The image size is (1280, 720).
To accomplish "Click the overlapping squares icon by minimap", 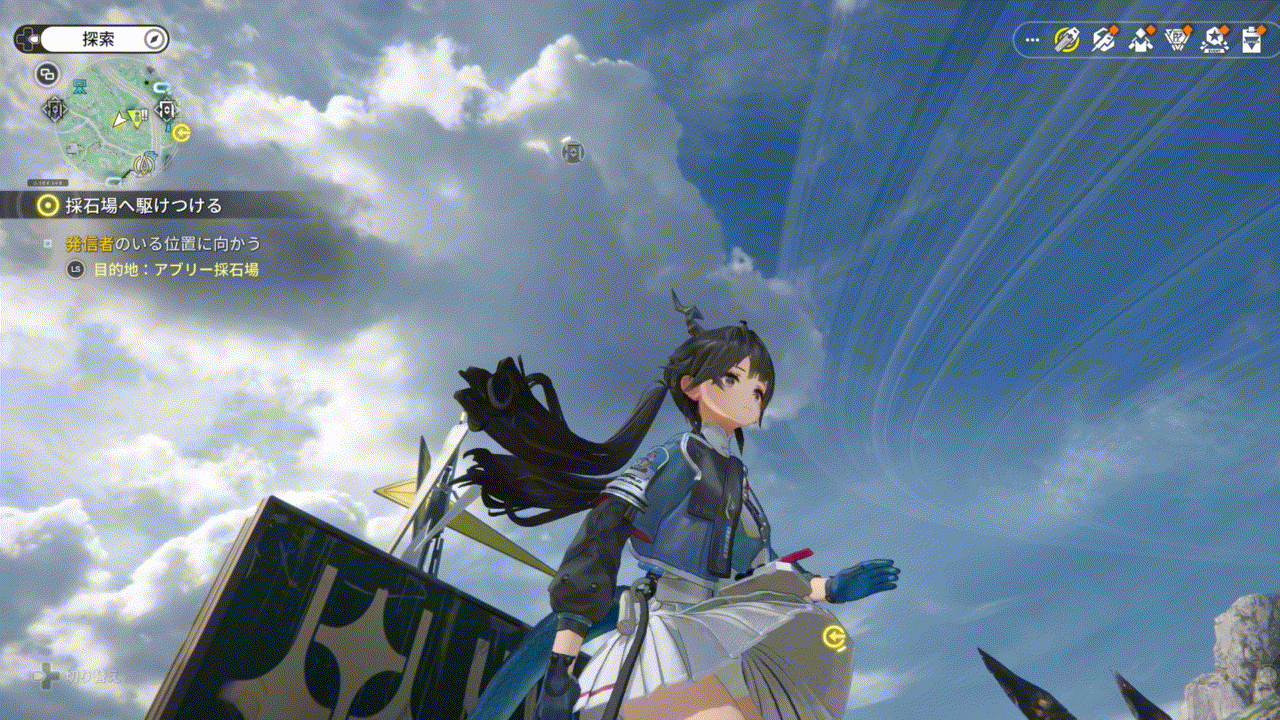I will click(47, 73).
